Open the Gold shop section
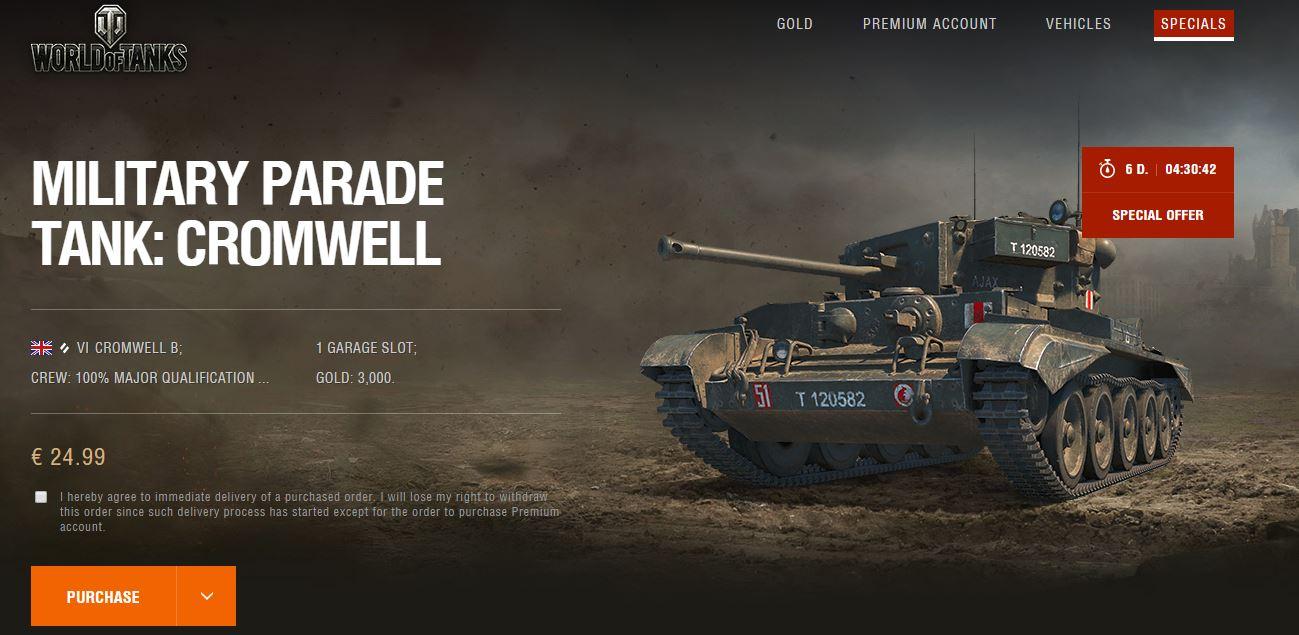1299x635 pixels. tap(794, 24)
